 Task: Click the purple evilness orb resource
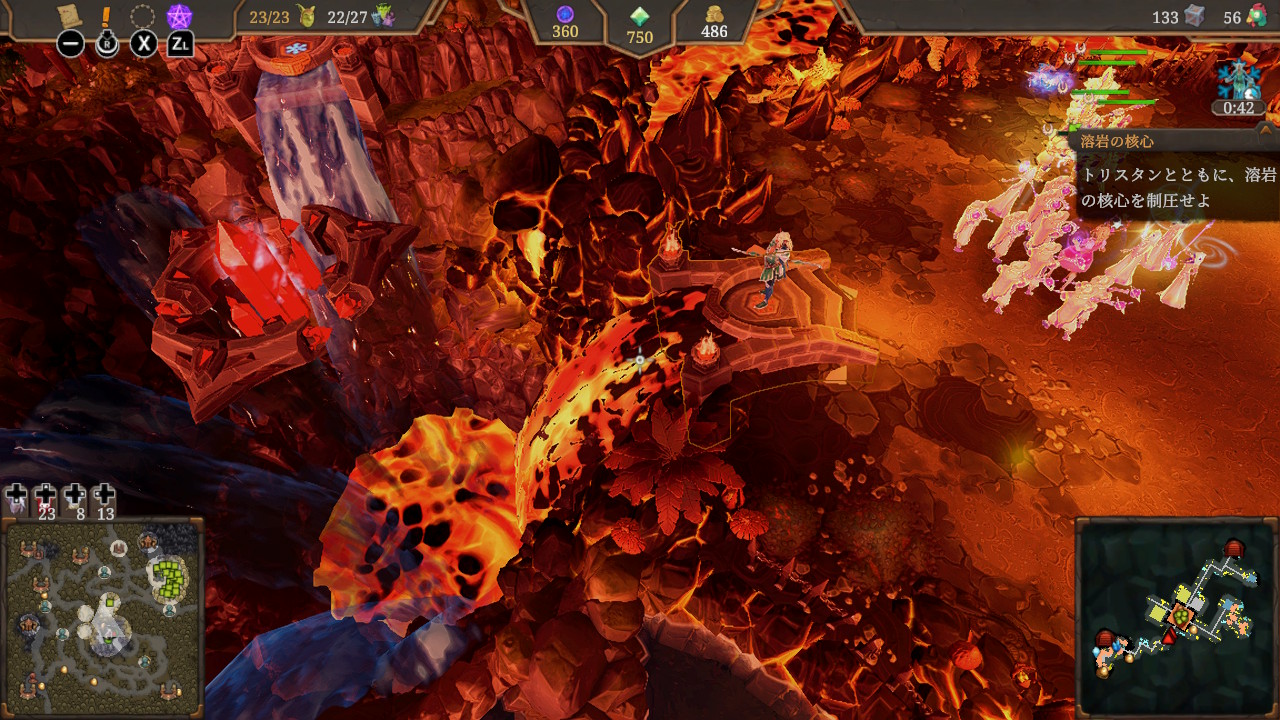565,14
